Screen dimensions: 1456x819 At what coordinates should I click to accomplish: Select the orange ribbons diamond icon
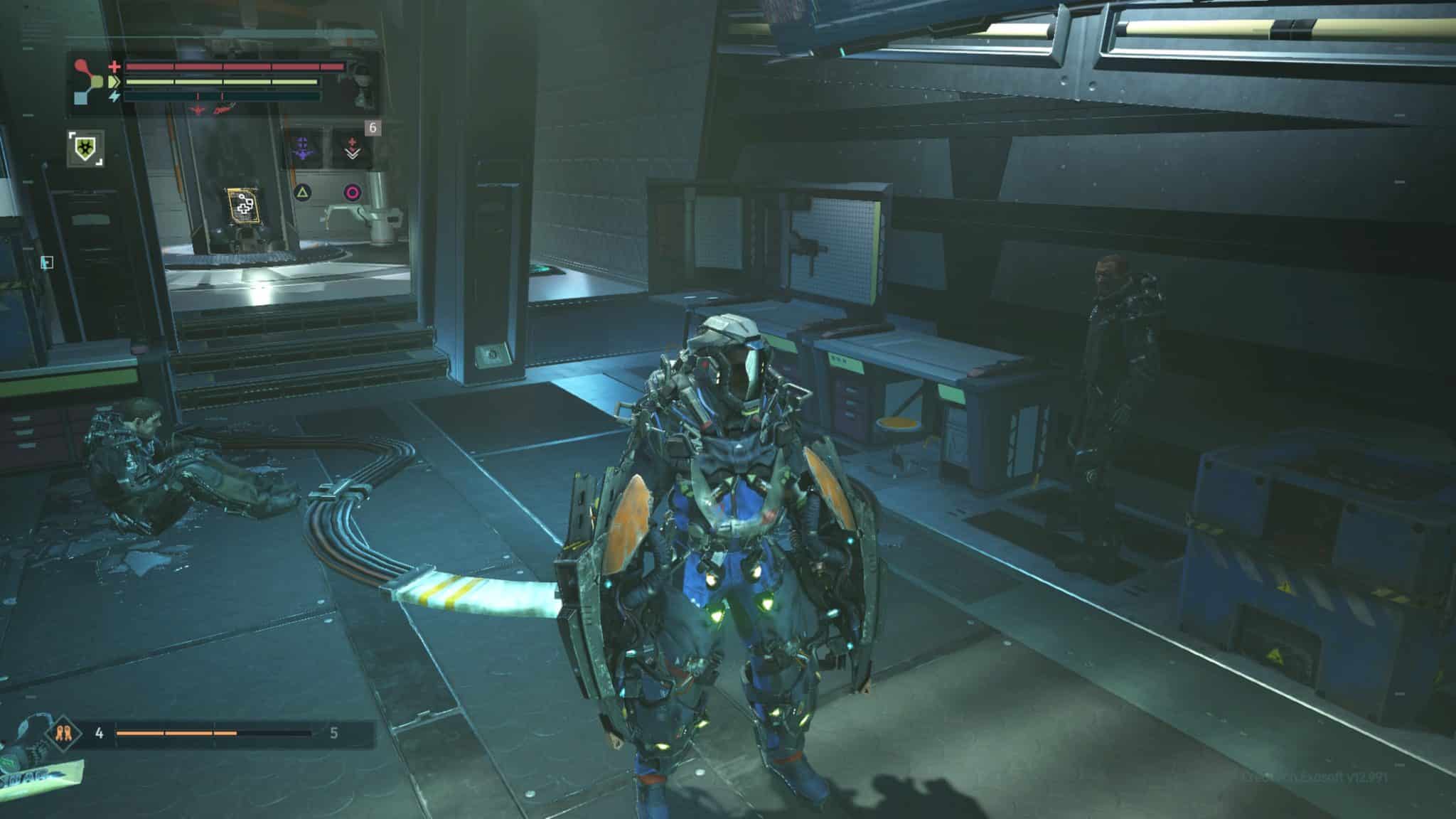(x=60, y=734)
